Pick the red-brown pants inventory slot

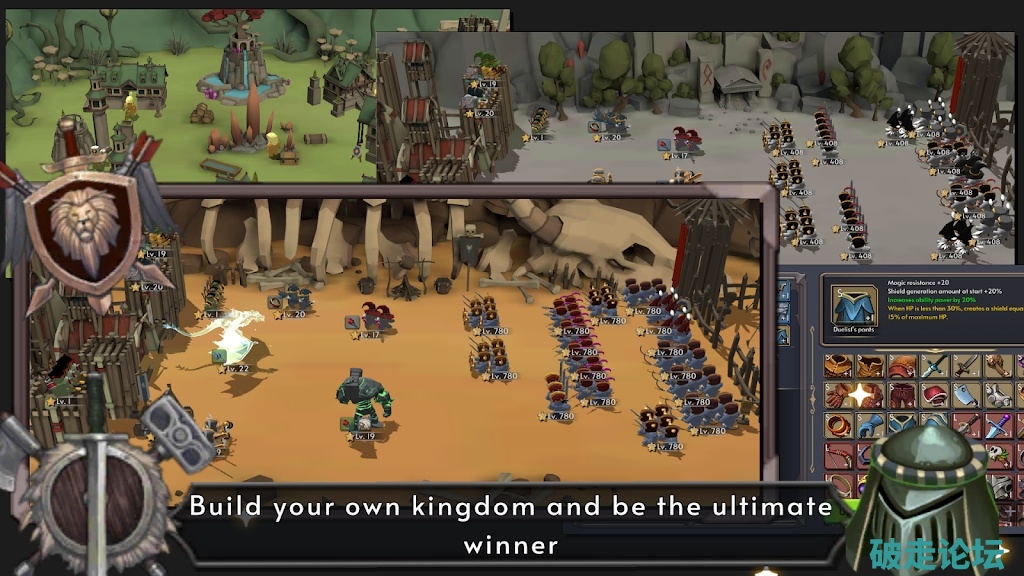[903, 395]
